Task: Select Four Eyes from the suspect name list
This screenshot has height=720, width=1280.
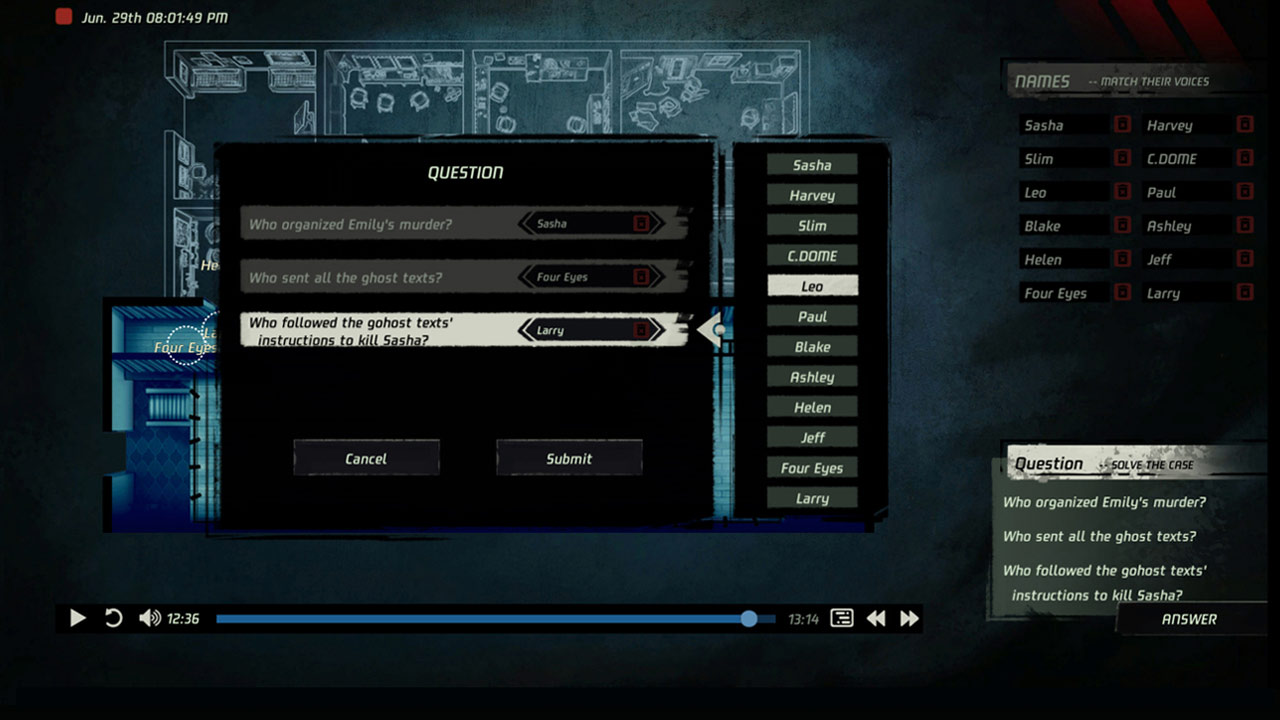Action: coord(811,467)
